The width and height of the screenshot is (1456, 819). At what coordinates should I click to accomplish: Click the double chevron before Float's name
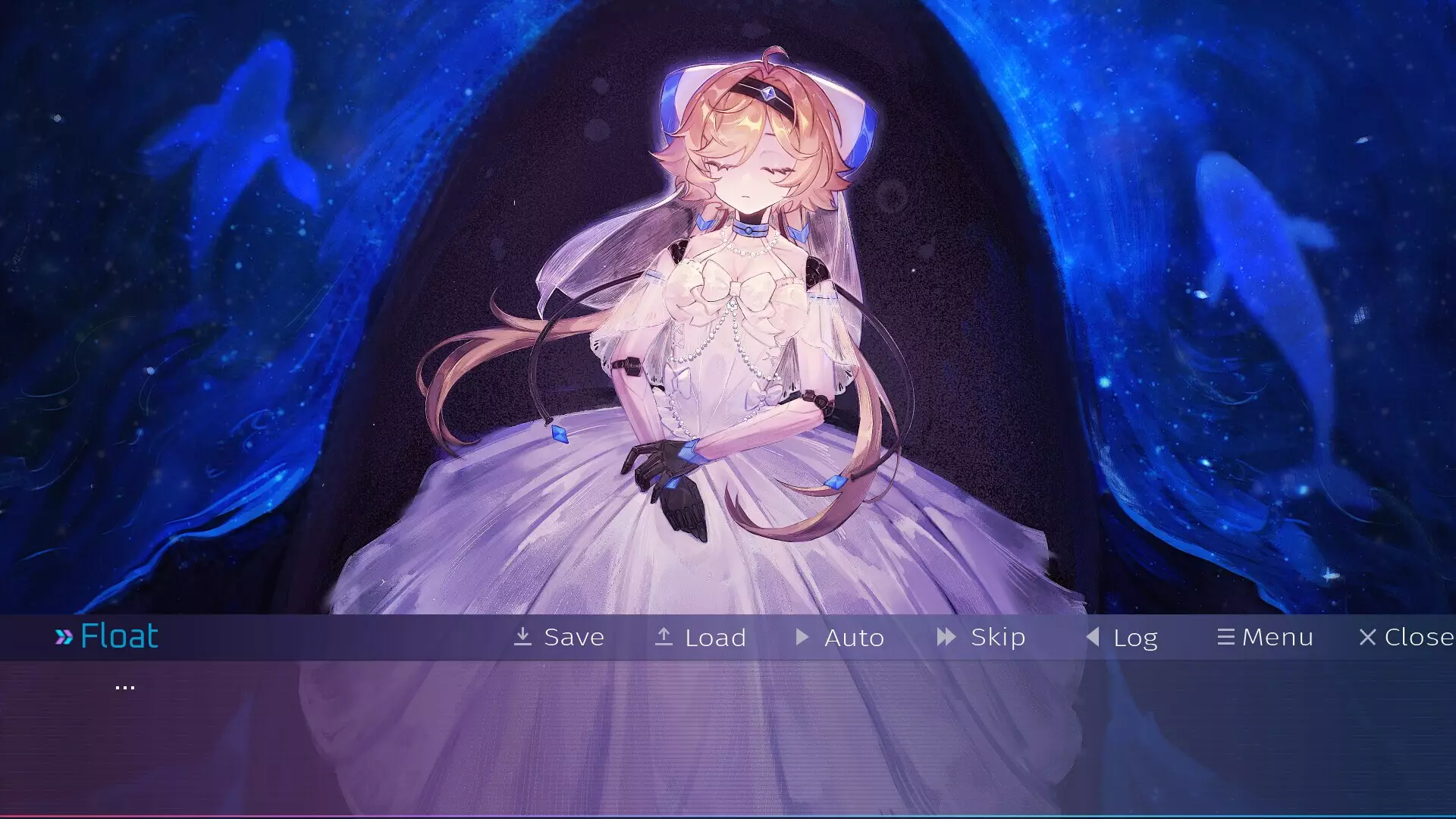(64, 635)
